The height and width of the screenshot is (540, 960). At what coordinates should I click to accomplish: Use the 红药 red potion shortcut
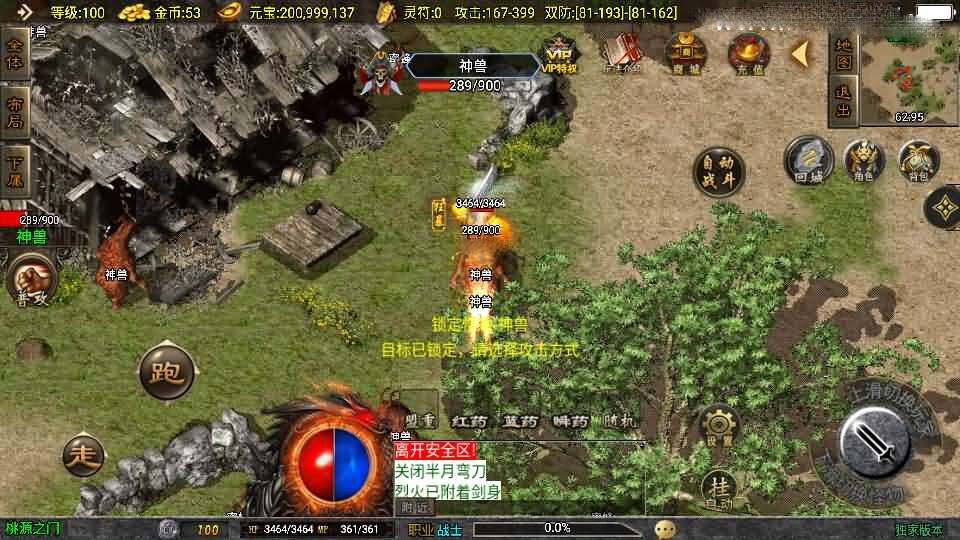click(469, 421)
